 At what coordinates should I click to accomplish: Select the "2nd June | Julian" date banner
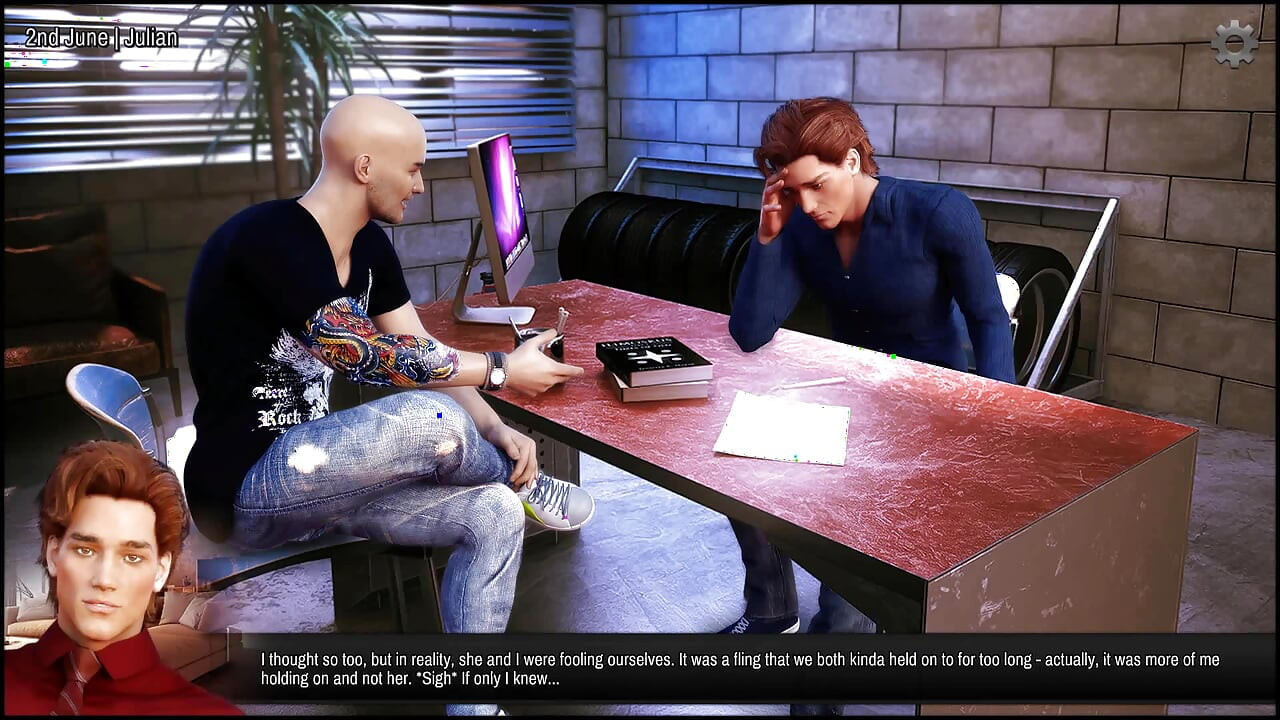pos(100,38)
